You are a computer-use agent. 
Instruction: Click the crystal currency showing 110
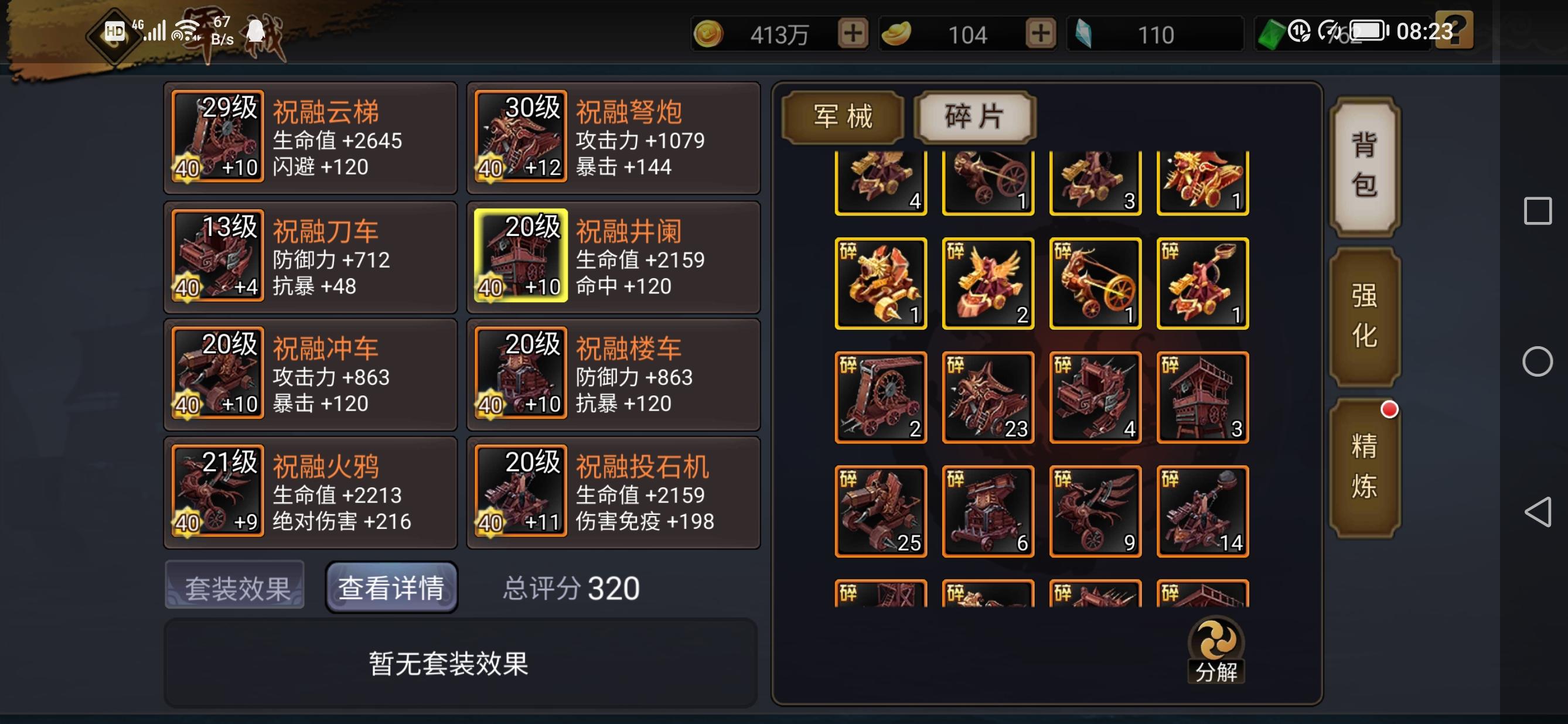1154,34
